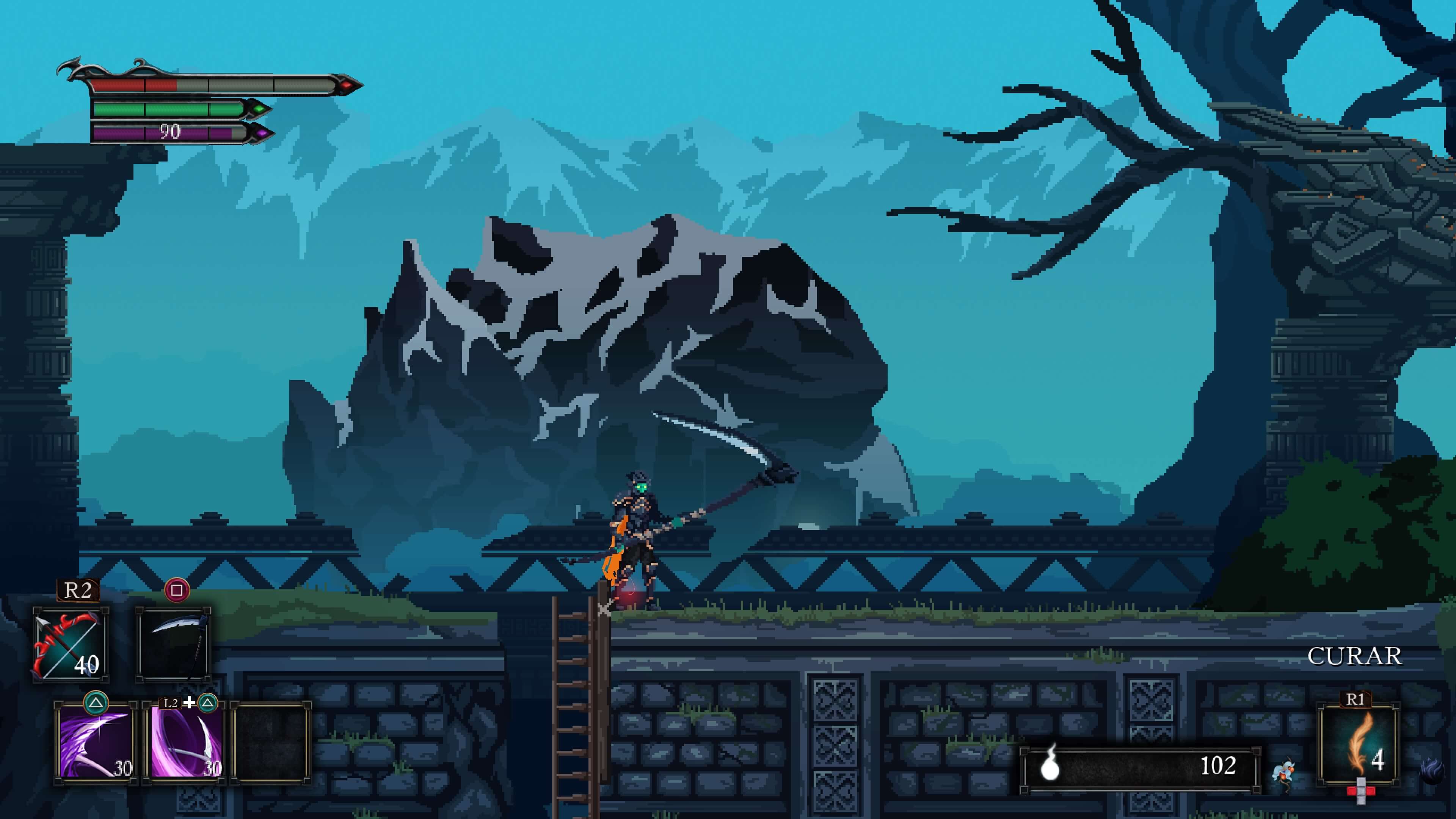Use the phoenix feather healing item
Image resolution: width=1456 pixels, height=819 pixels.
pyautogui.click(x=1359, y=743)
